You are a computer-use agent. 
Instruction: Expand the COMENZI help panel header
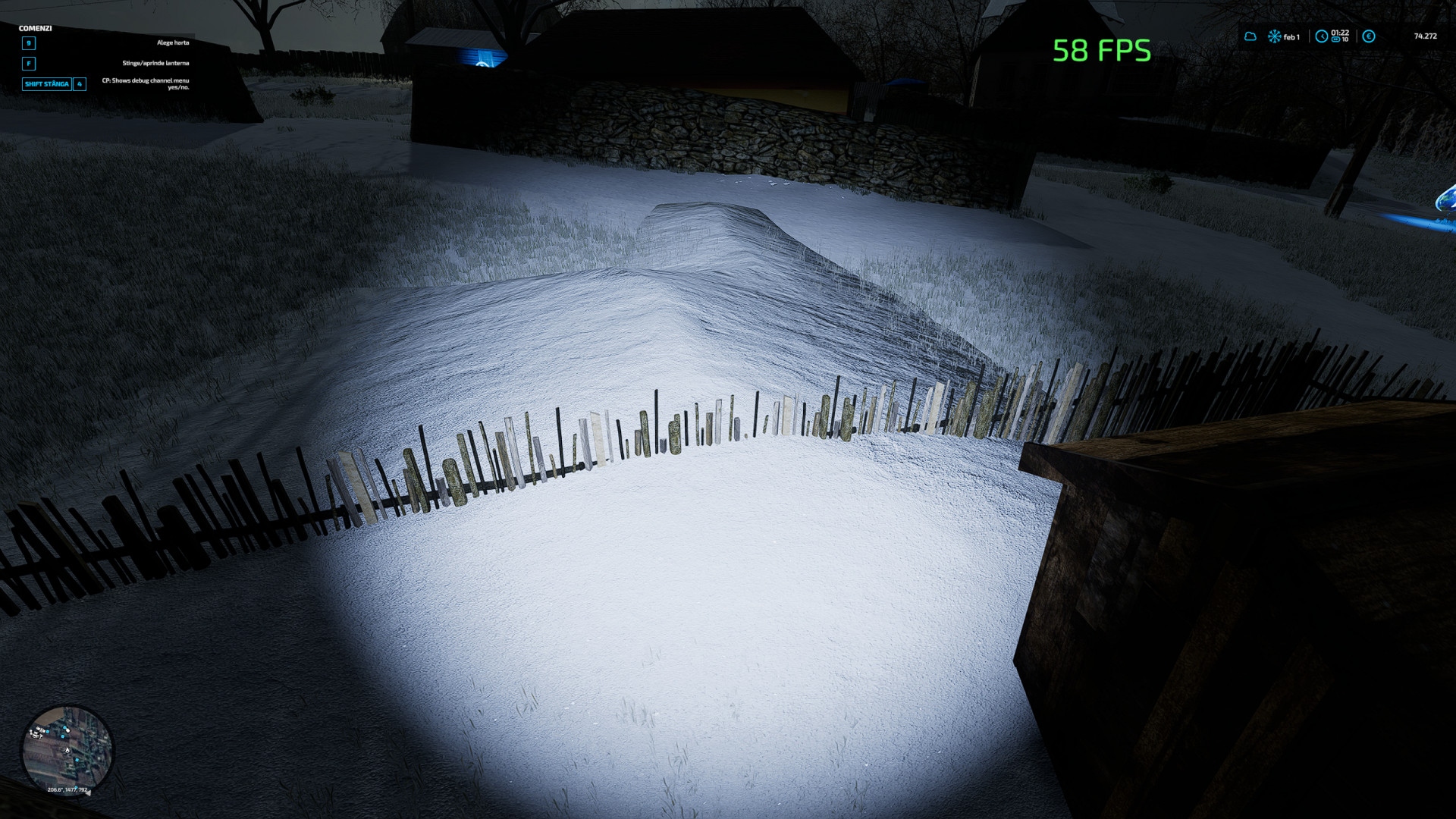click(35, 28)
